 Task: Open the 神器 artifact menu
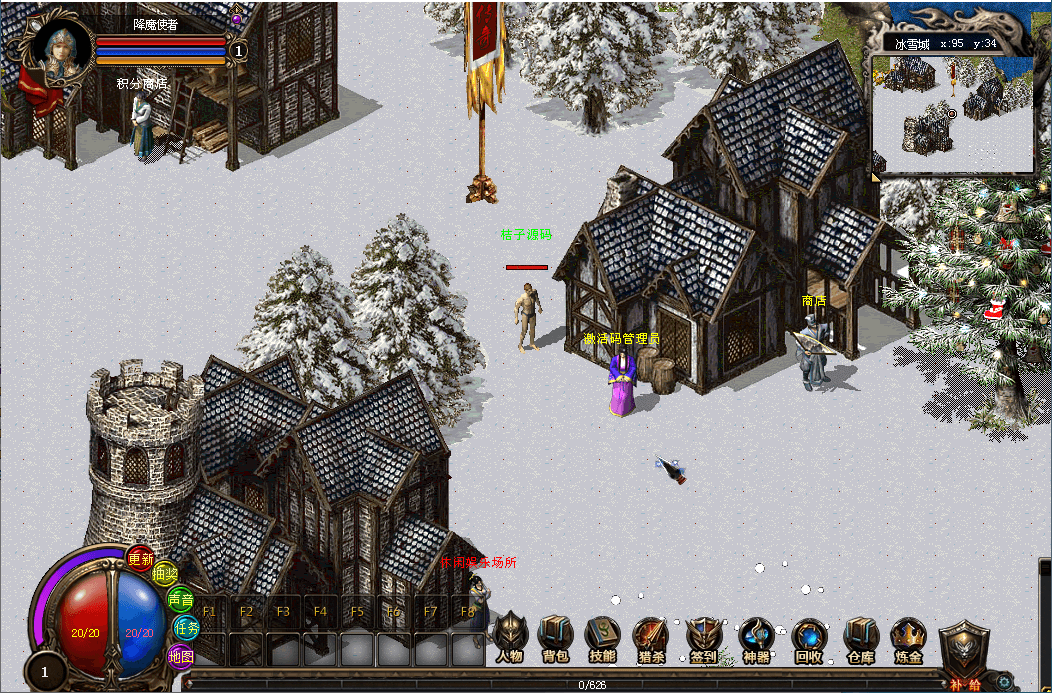[x=757, y=638]
